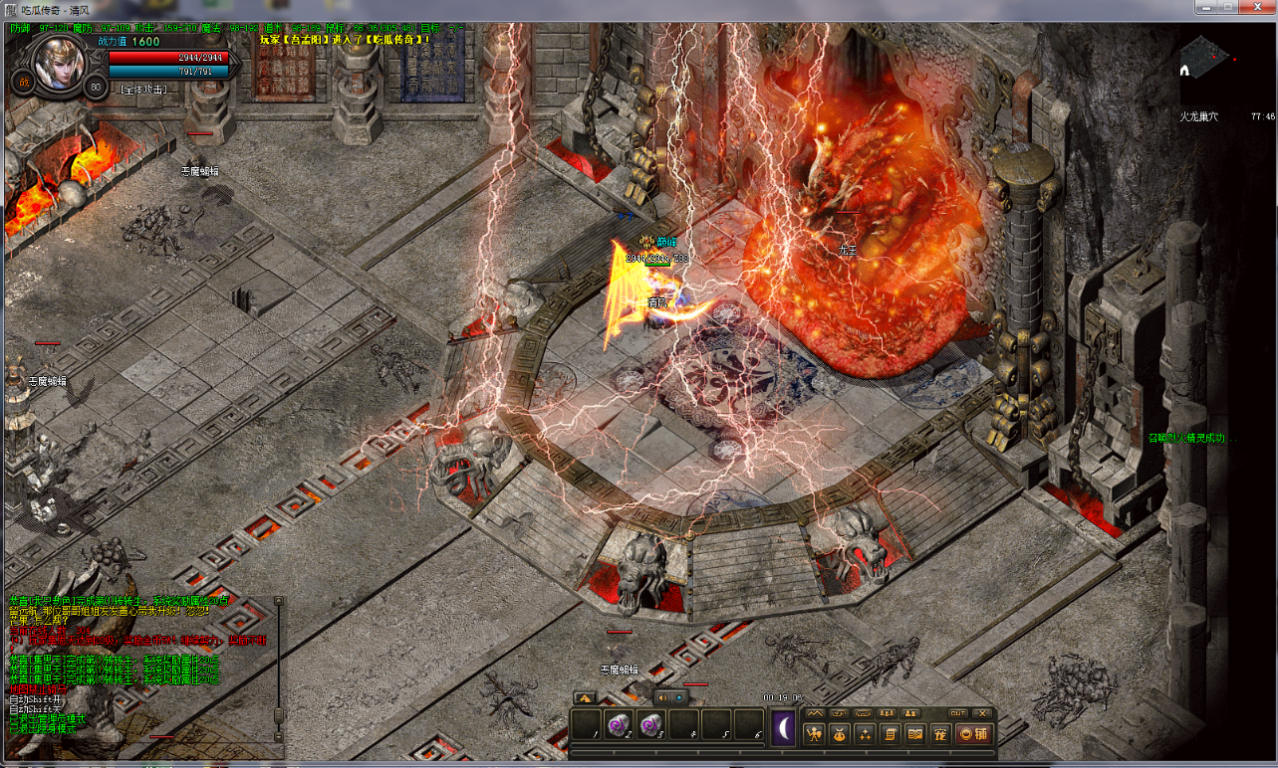Click the red button with the coin emblem
Image resolution: width=1278 pixels, height=768 pixels.
(x=973, y=734)
